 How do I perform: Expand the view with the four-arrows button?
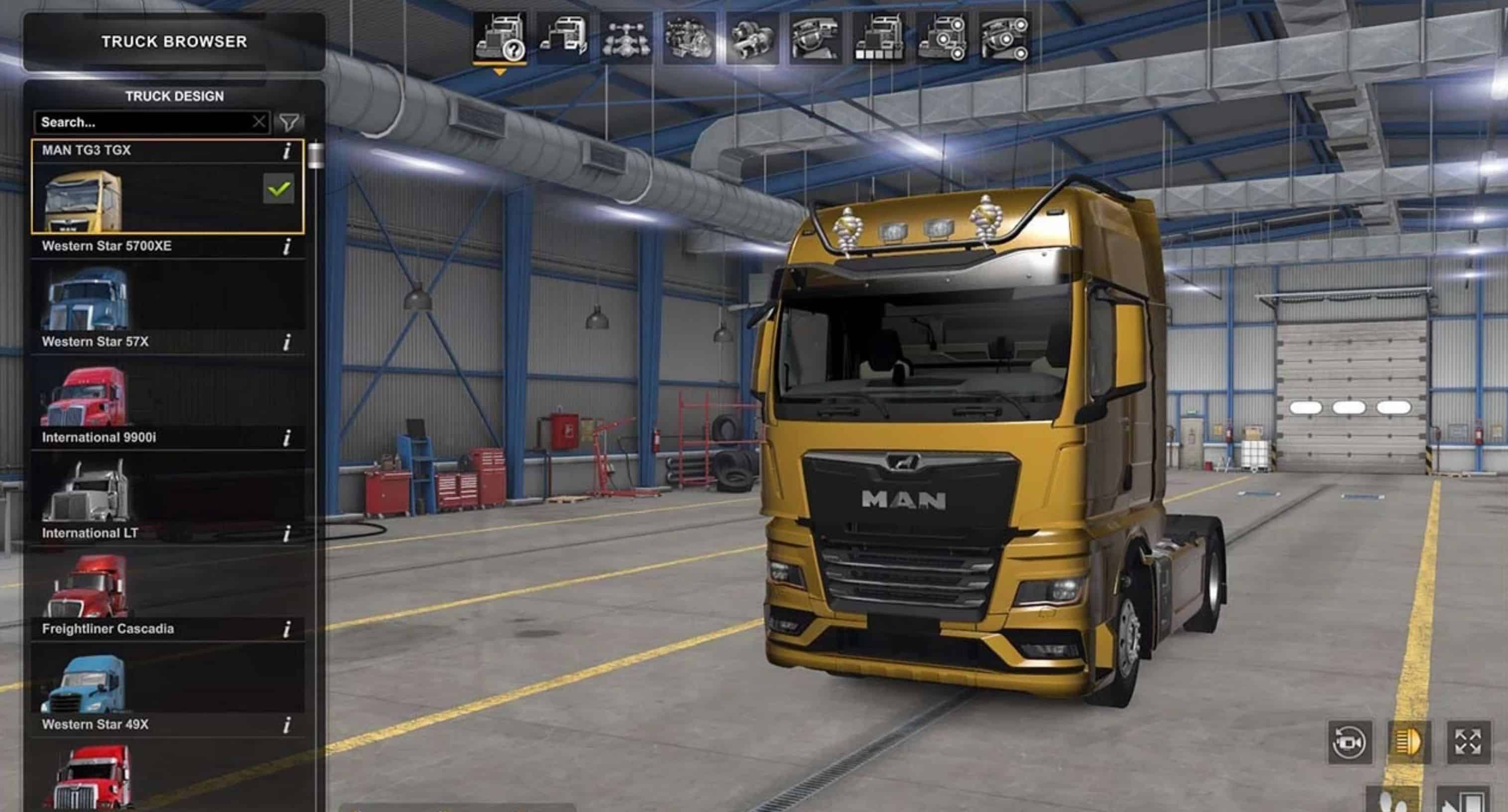pyautogui.click(x=1468, y=742)
